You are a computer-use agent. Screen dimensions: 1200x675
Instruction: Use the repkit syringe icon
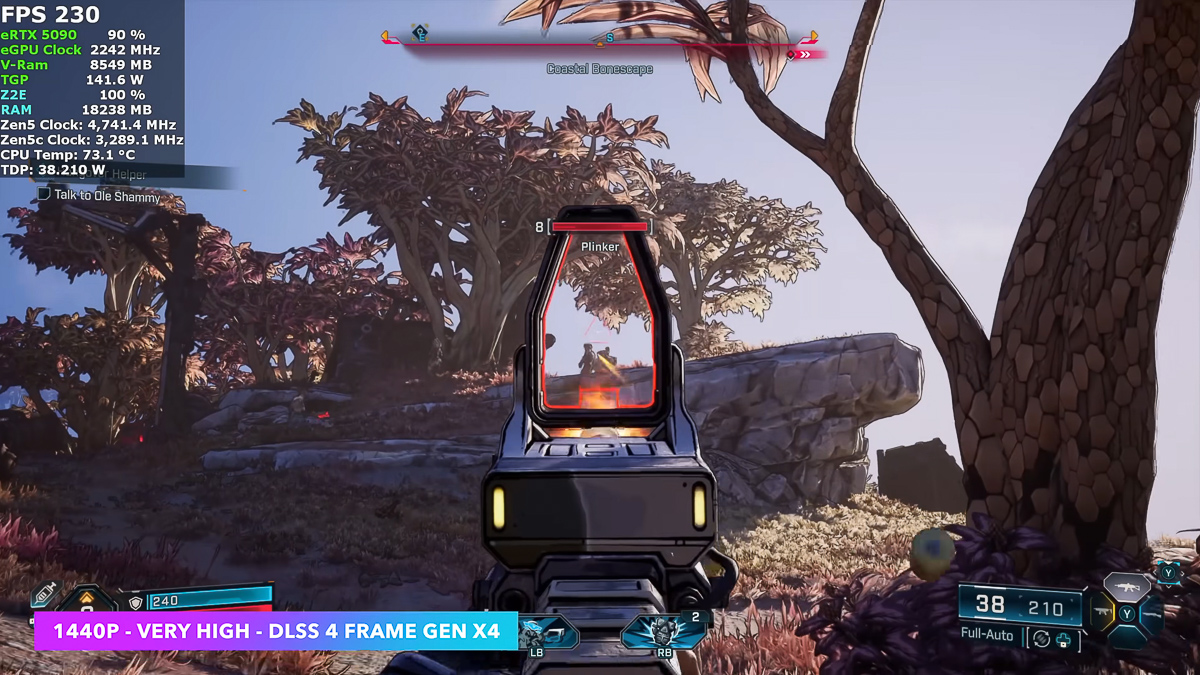click(46, 596)
